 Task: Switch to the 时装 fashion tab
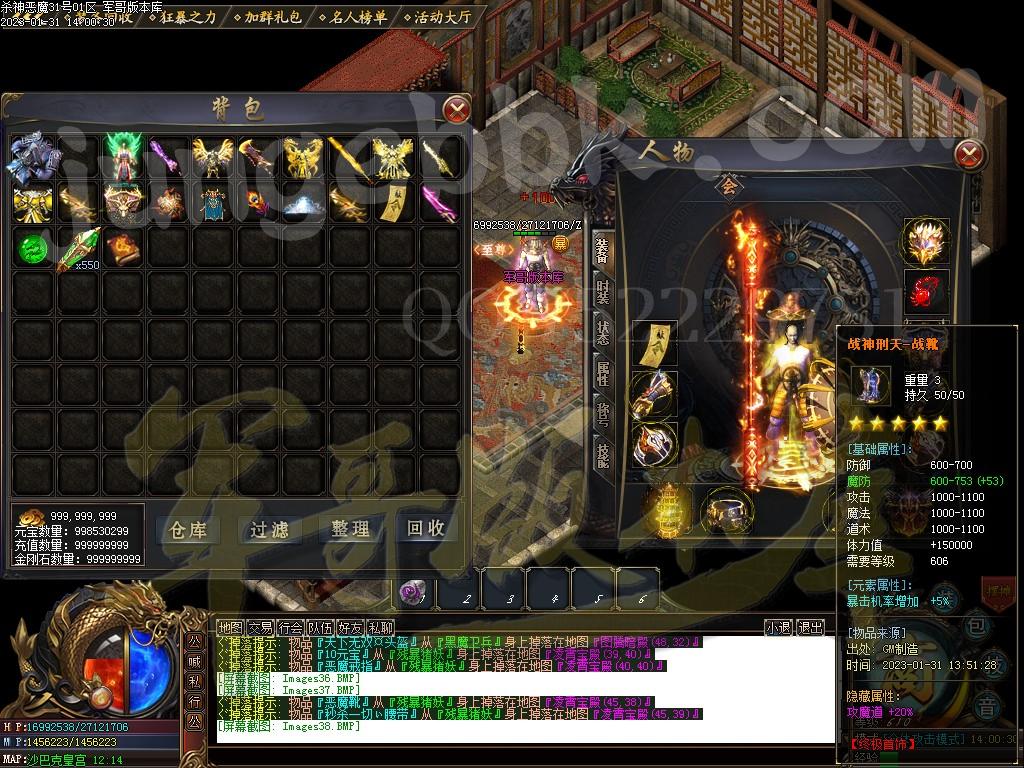click(602, 290)
